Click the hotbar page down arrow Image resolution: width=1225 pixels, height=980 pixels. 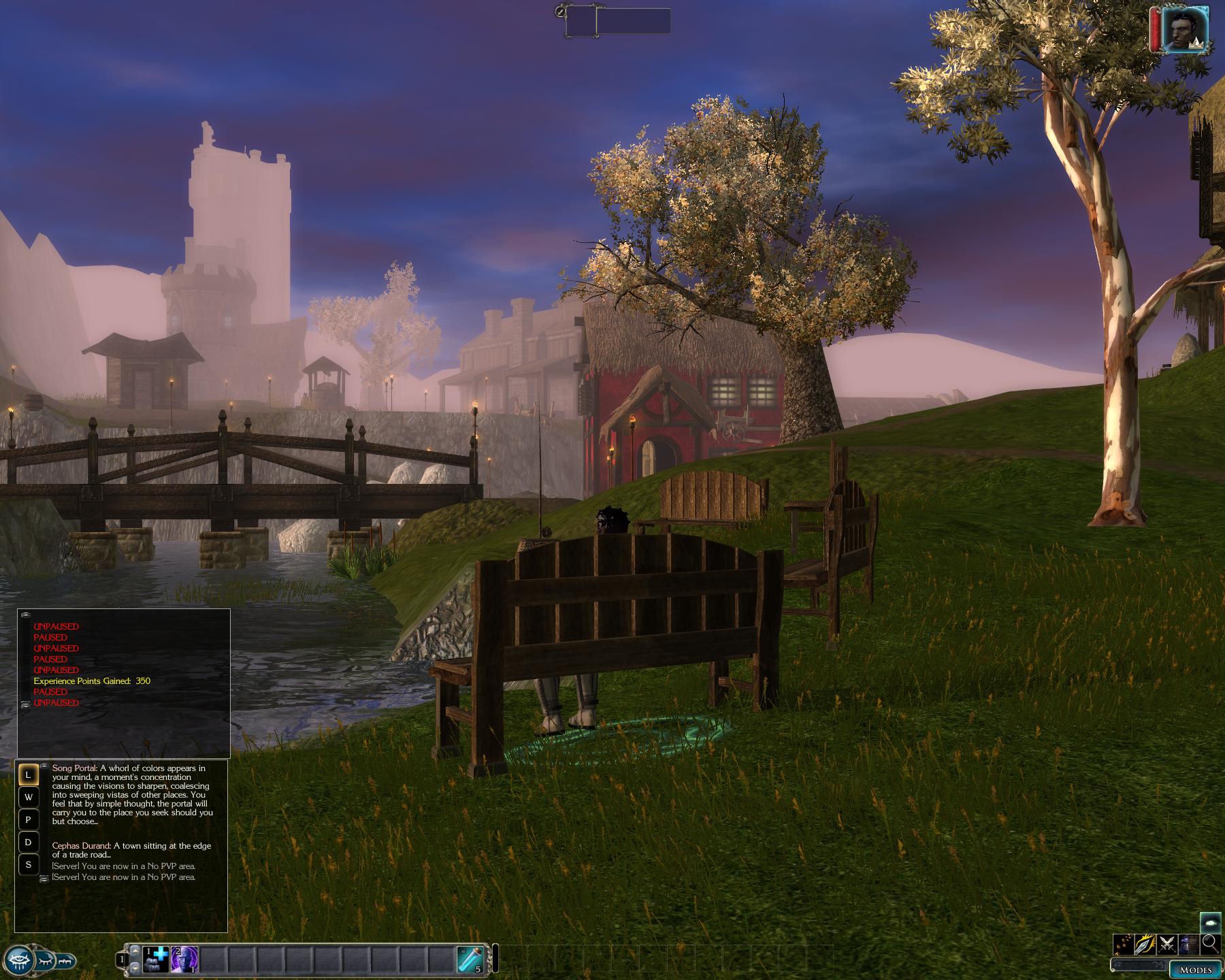point(134,968)
